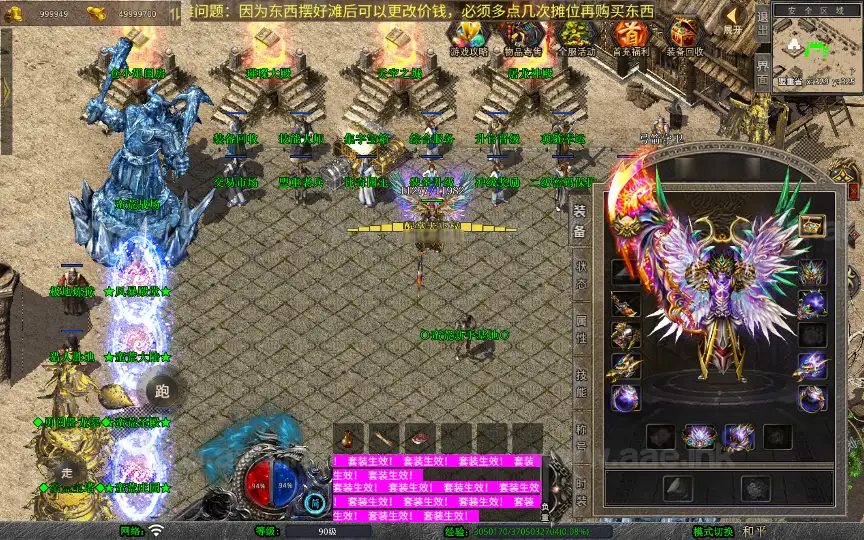Open the 全服活动 server events icon
The height and width of the screenshot is (540, 864).
tap(577, 37)
